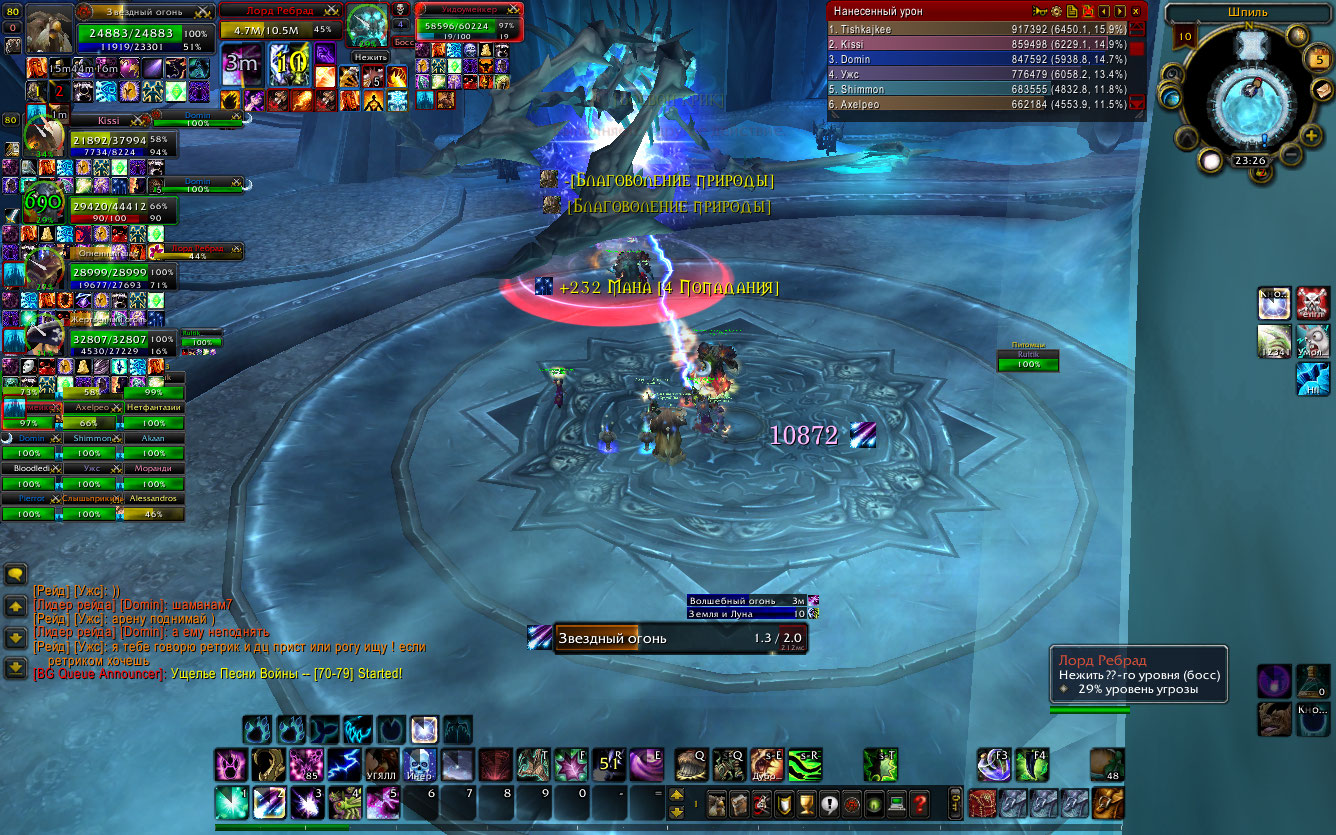Open the calendar button showing 5

coord(1319,59)
